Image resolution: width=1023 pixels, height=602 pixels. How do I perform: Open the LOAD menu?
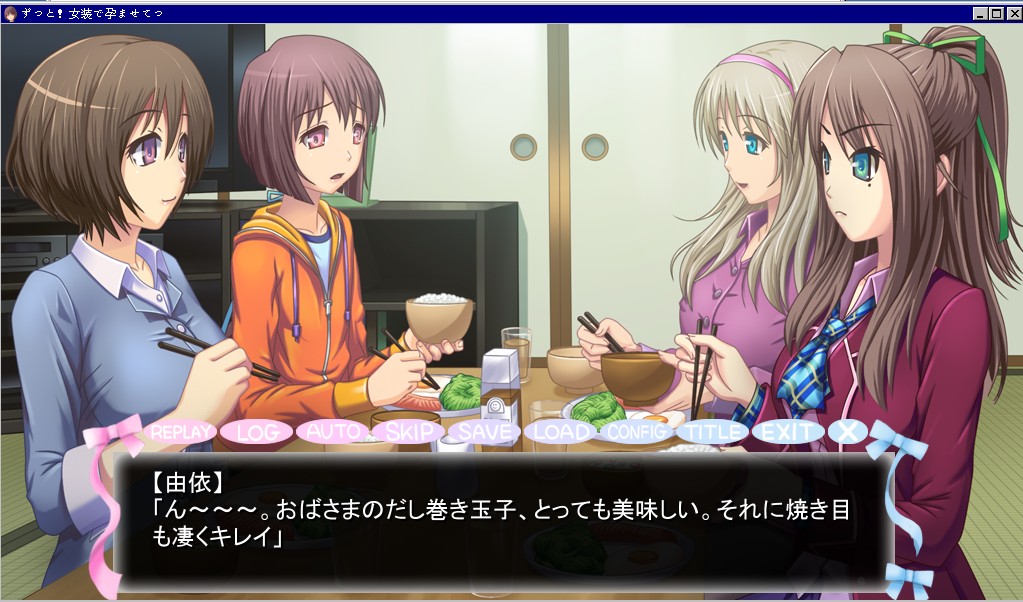561,432
